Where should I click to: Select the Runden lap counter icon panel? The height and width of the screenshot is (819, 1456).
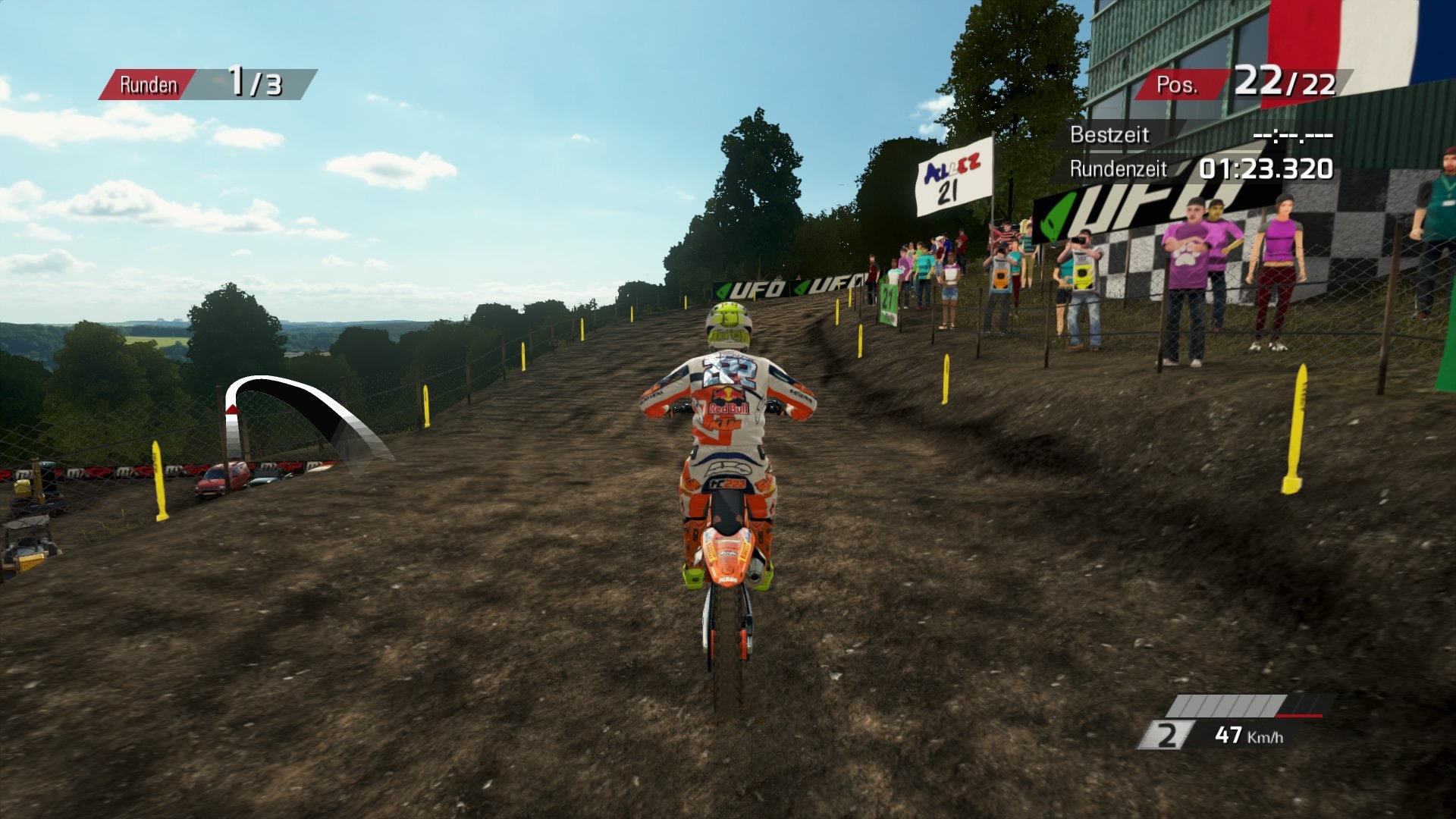tap(148, 85)
